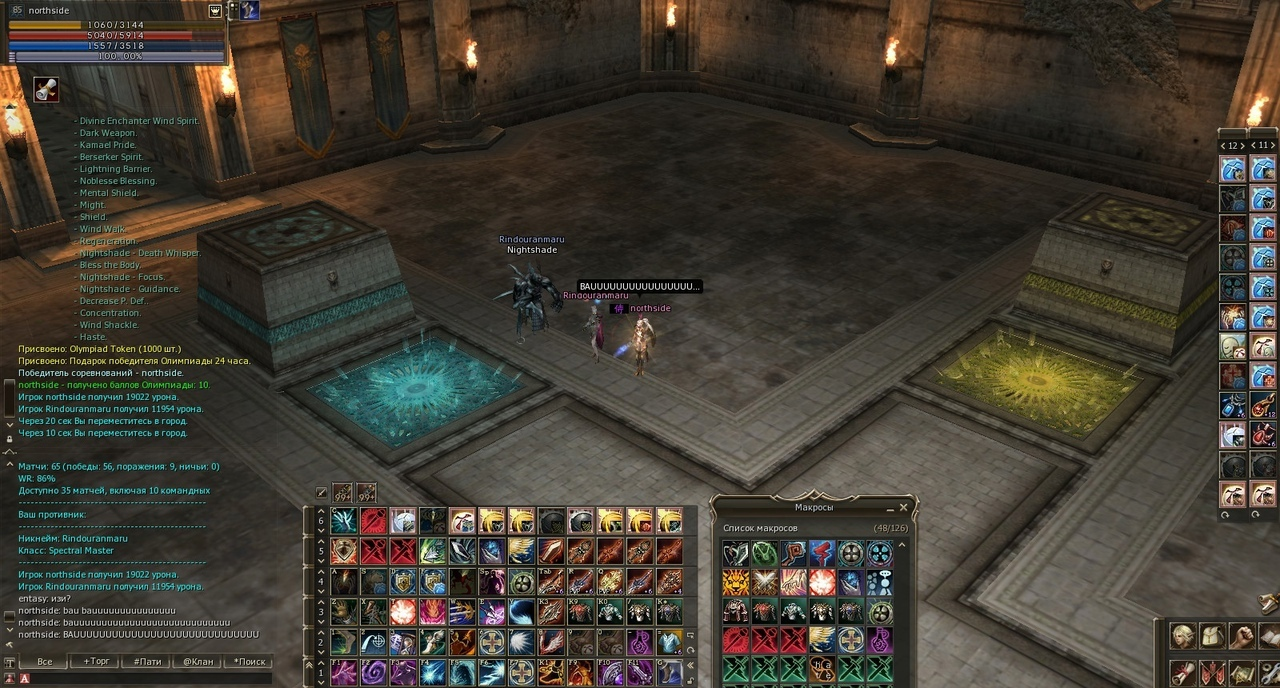Viewport: 1280px width, 688px height.
Task: Select the #Пати party chat tab
Action: [x=147, y=662]
